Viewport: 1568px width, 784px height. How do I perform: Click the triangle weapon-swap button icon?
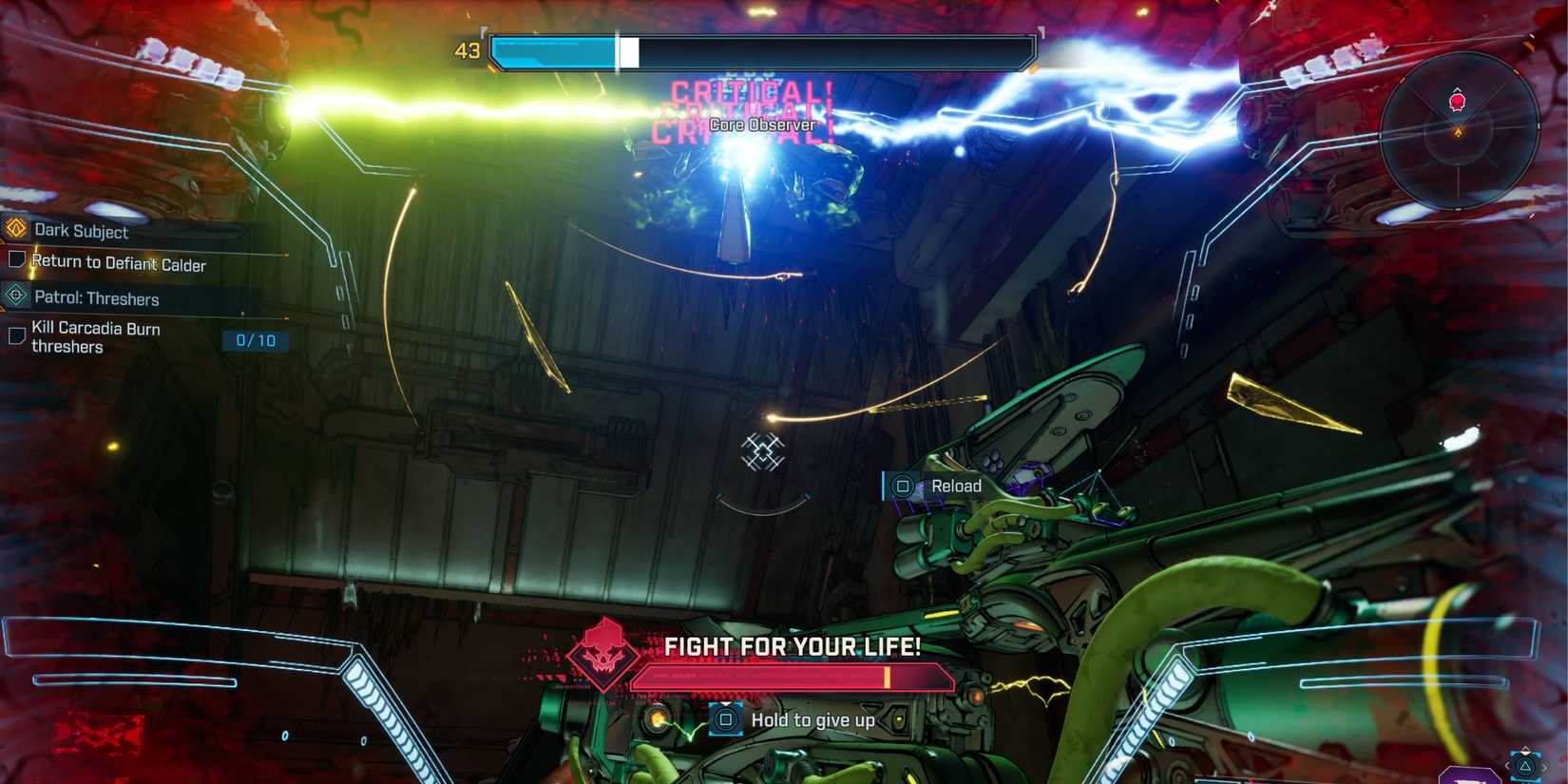tap(1525, 764)
